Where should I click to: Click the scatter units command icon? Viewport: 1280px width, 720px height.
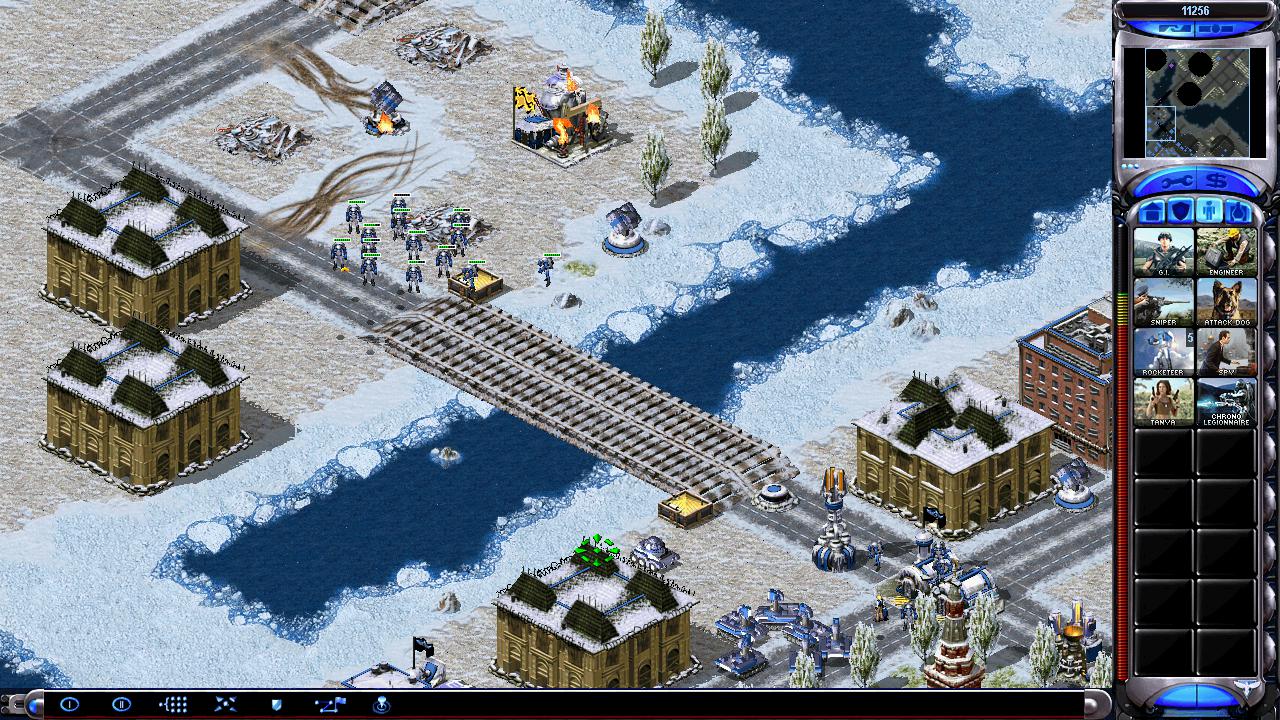click(225, 704)
